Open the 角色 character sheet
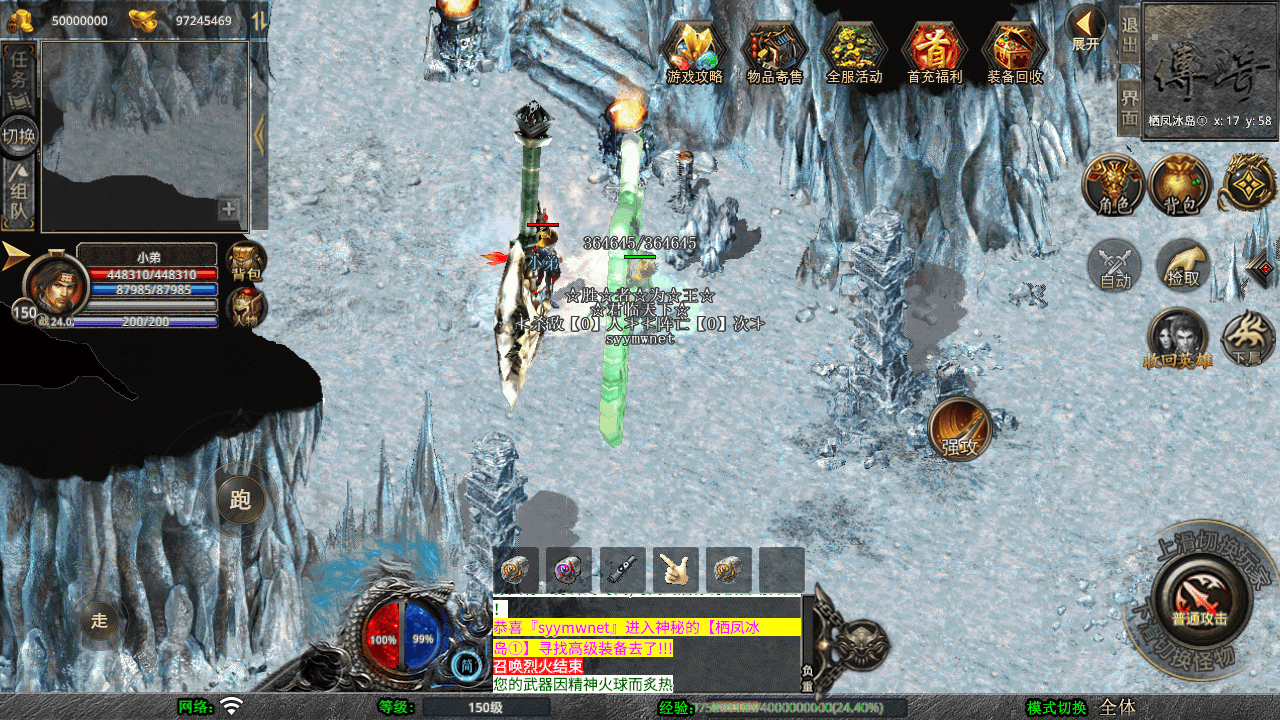Viewport: 1280px width, 720px height. (x=1114, y=185)
